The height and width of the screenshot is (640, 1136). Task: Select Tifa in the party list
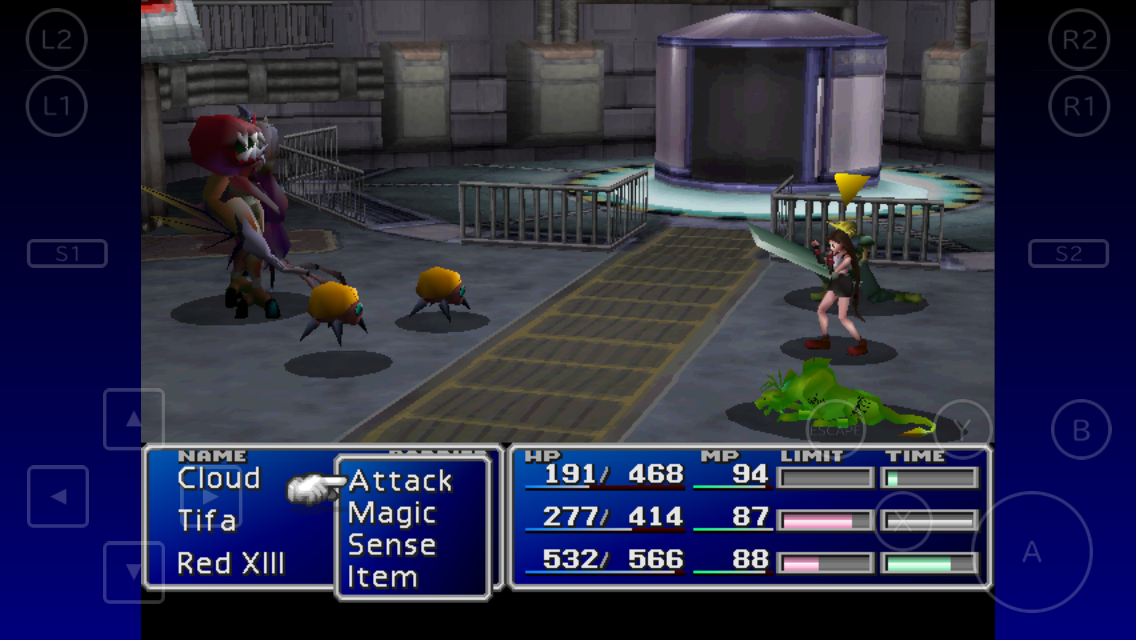[x=207, y=520]
